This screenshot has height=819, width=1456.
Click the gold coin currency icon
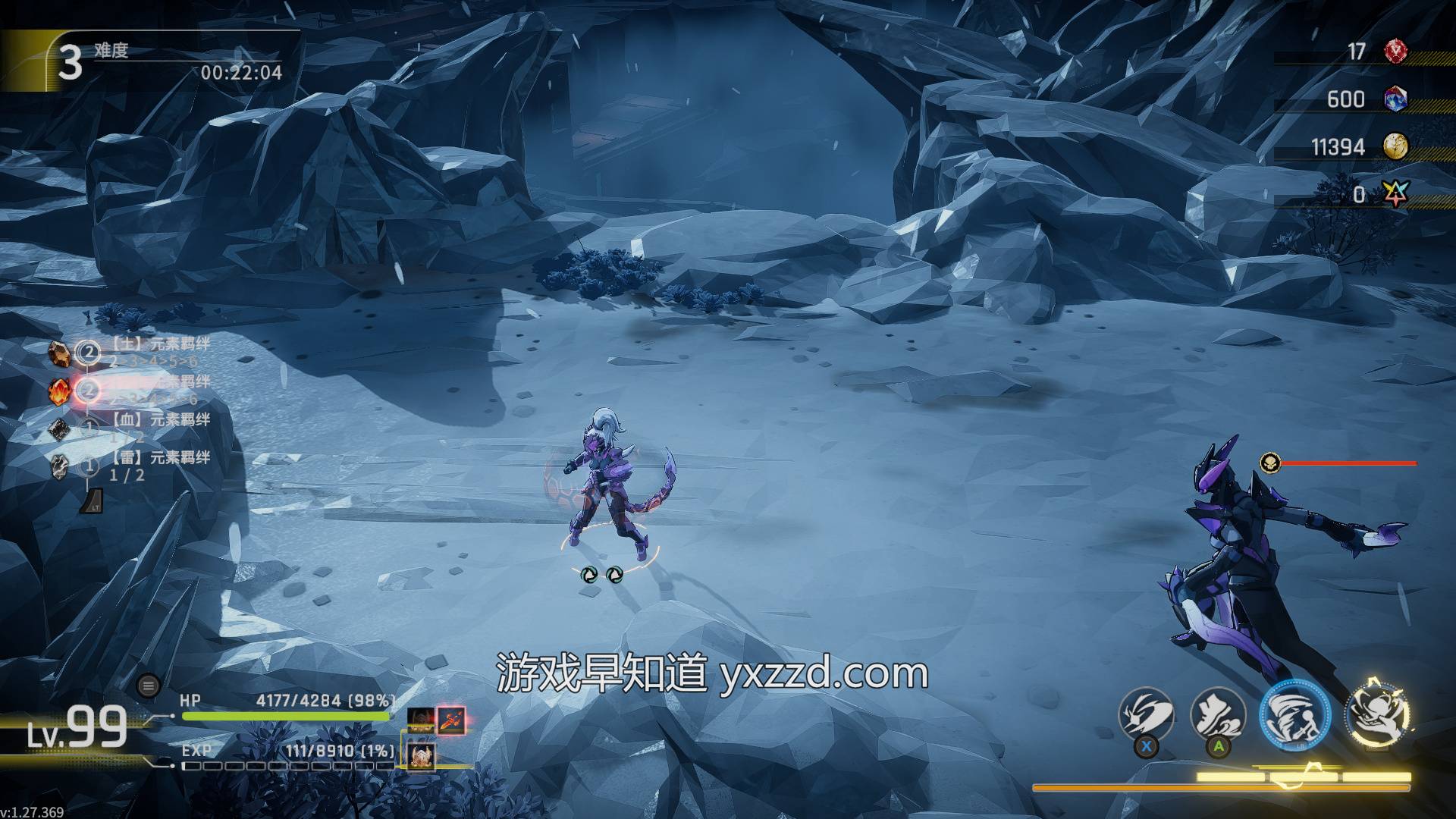point(1395,146)
